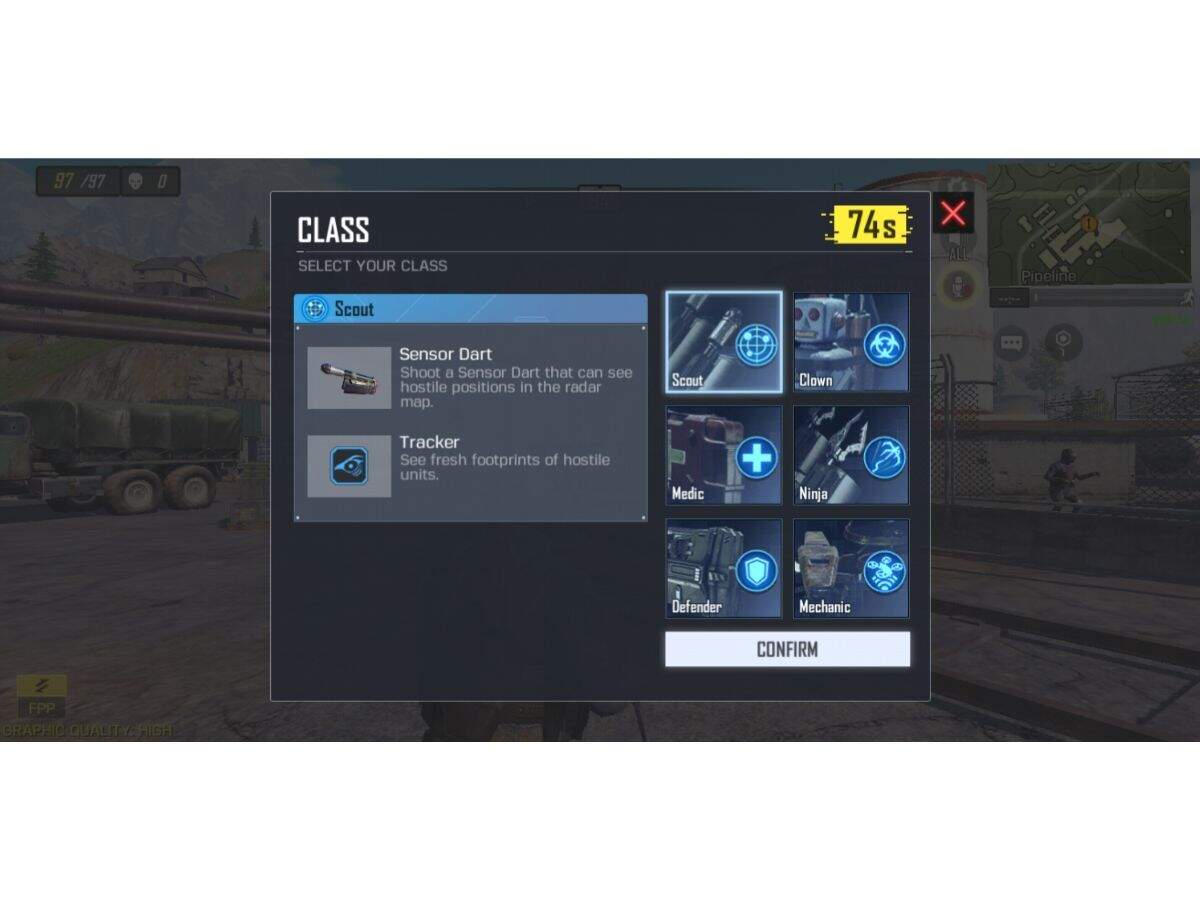Close the class selection window
The image size is (1200, 900).
click(953, 213)
